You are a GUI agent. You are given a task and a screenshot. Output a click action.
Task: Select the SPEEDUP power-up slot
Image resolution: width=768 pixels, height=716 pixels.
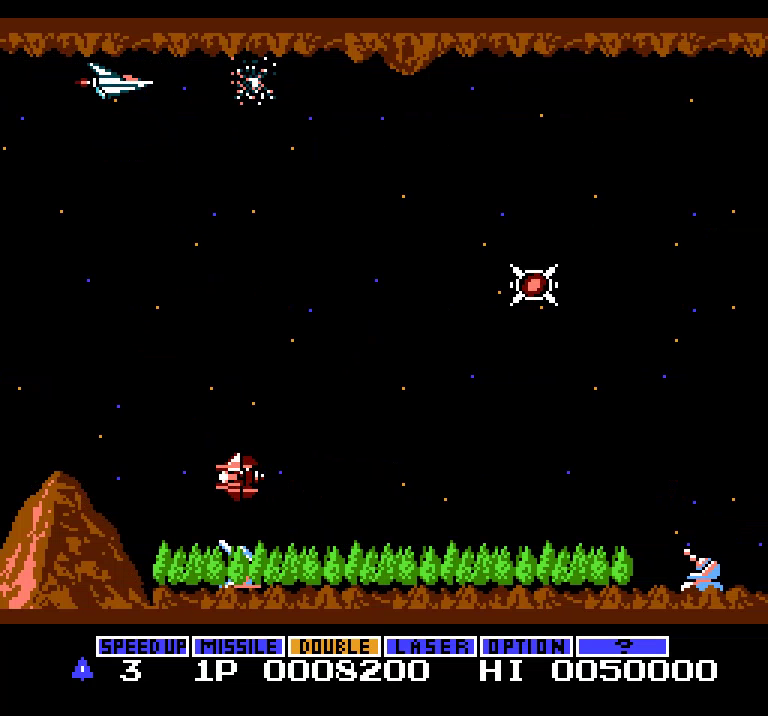point(143,647)
